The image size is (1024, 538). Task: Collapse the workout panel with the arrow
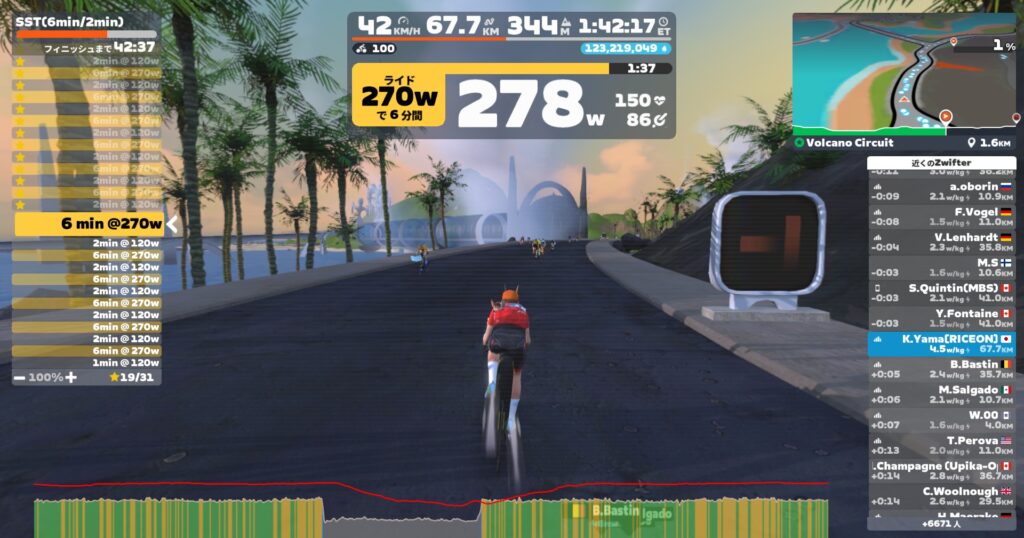point(172,224)
